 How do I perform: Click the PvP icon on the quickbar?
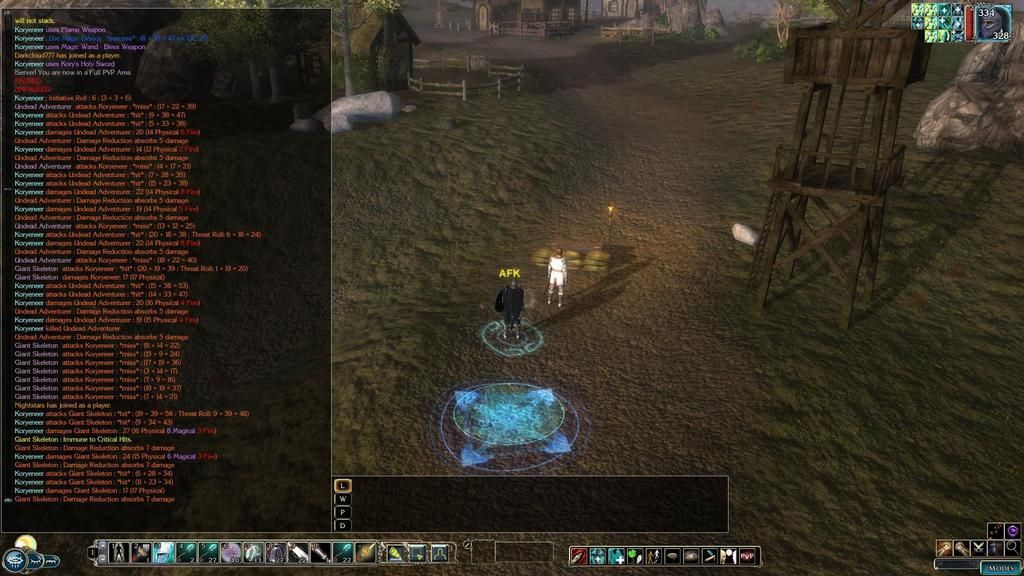tap(748, 555)
